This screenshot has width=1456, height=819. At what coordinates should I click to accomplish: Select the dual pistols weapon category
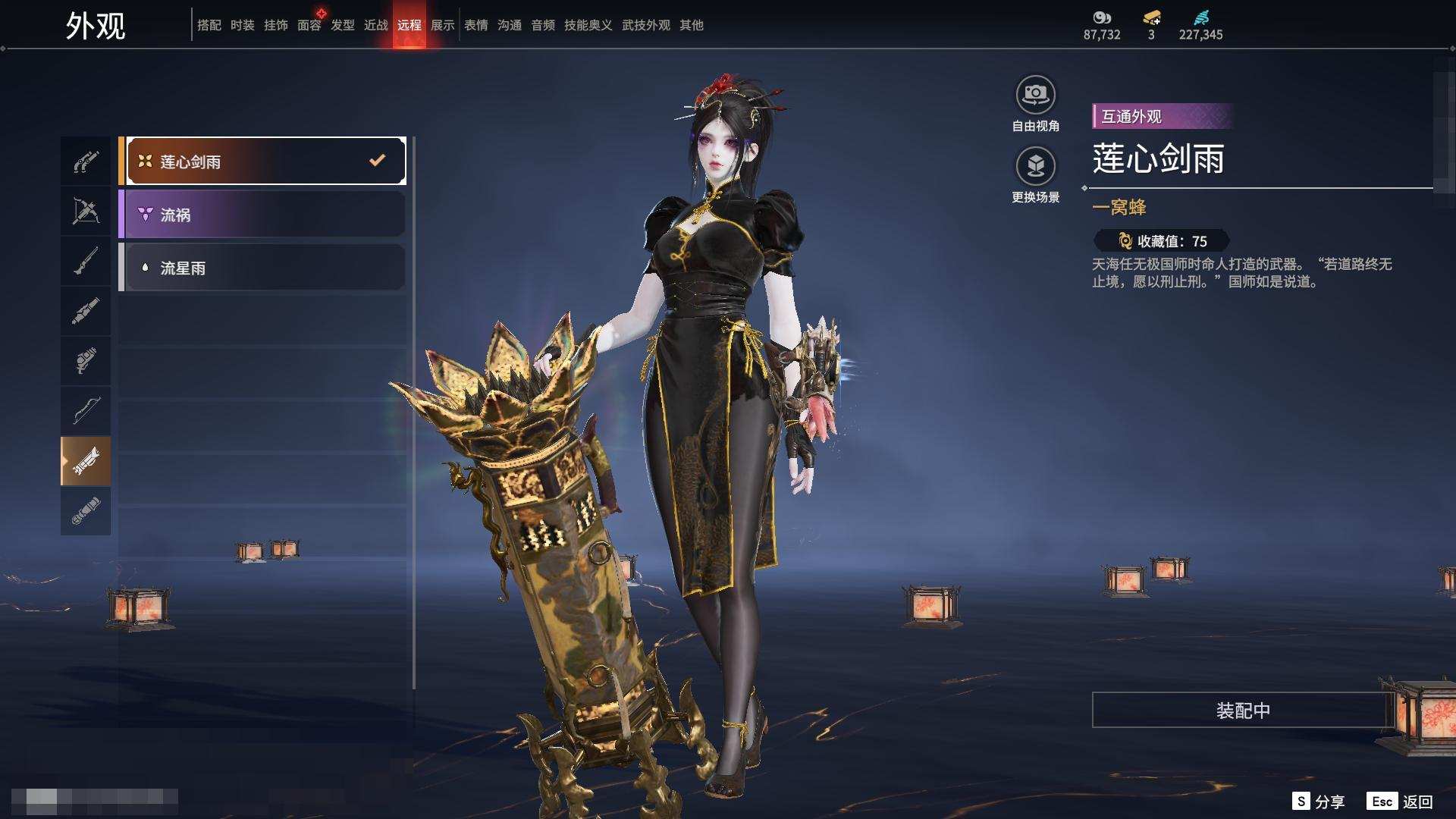pos(86,162)
